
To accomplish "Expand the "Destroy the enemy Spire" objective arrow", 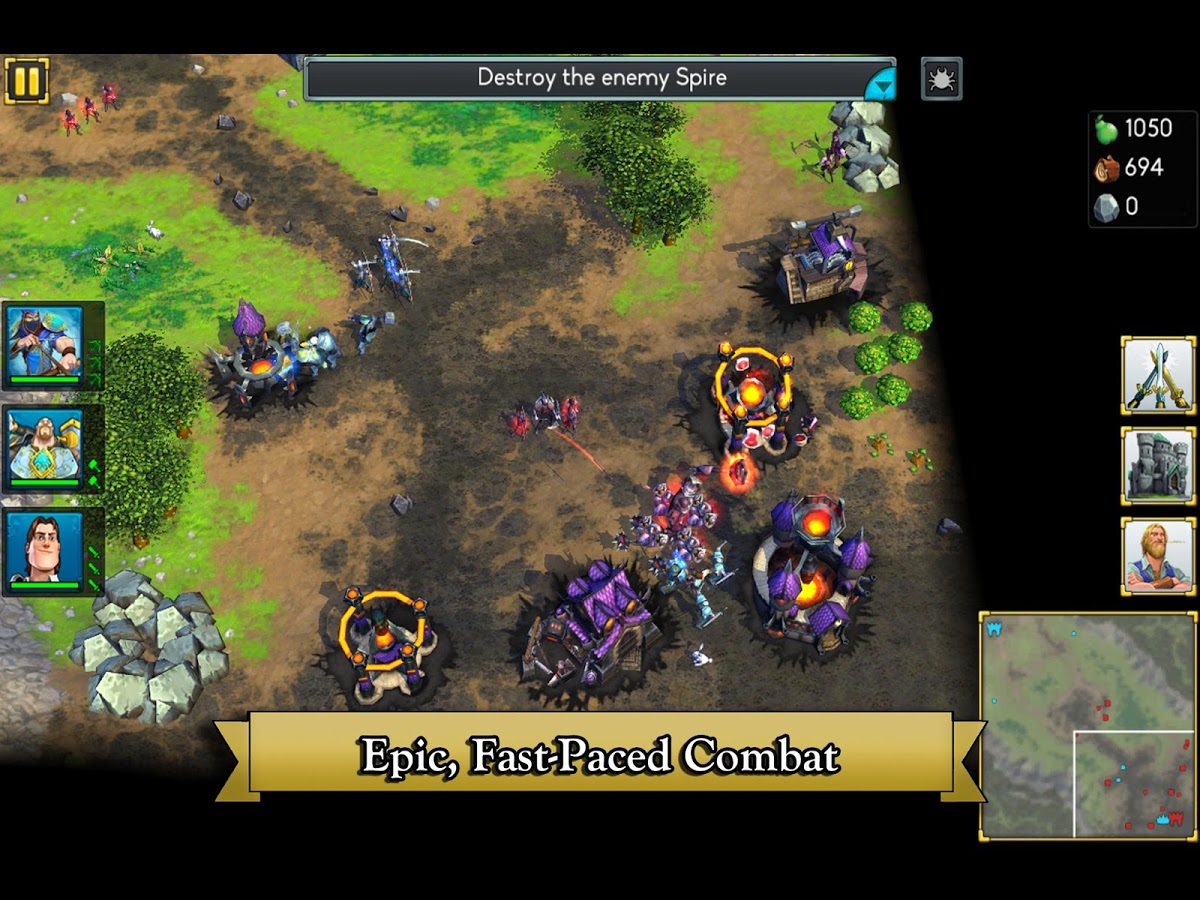I will click(879, 86).
